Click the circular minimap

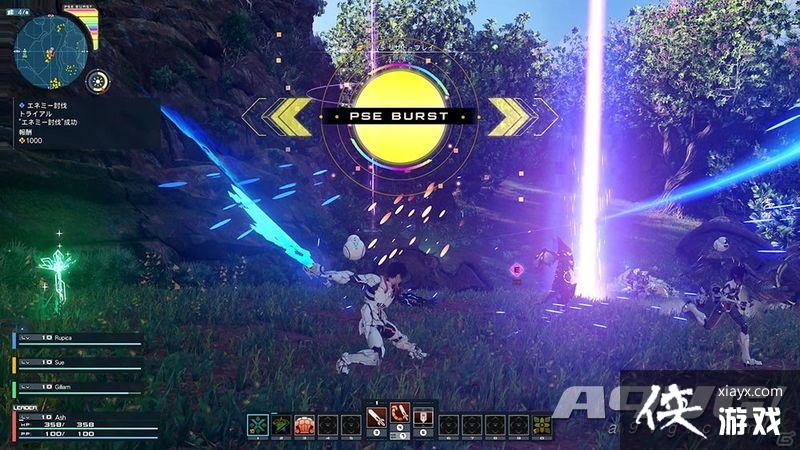48,51
